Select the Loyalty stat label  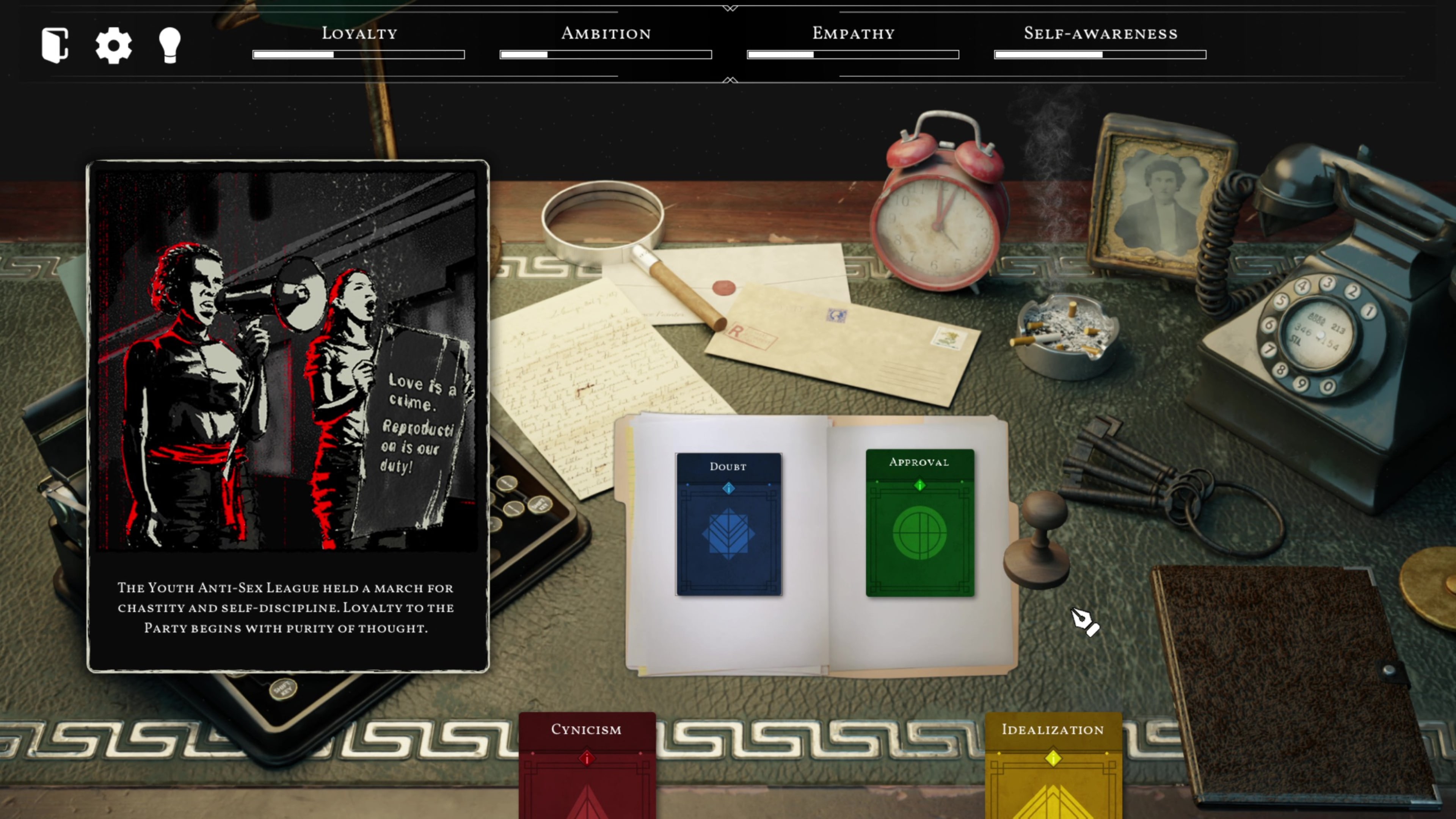[x=359, y=34]
